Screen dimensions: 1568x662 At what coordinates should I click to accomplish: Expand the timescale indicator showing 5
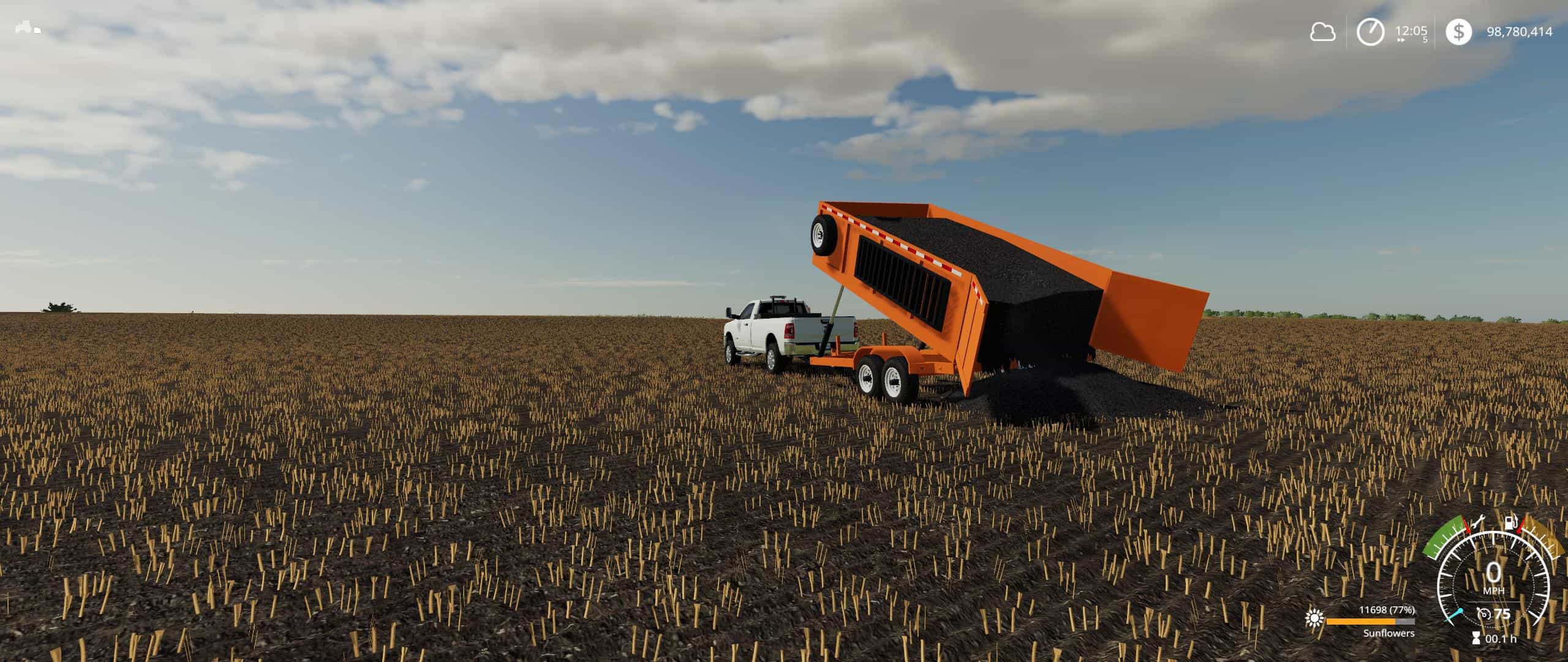(1425, 40)
